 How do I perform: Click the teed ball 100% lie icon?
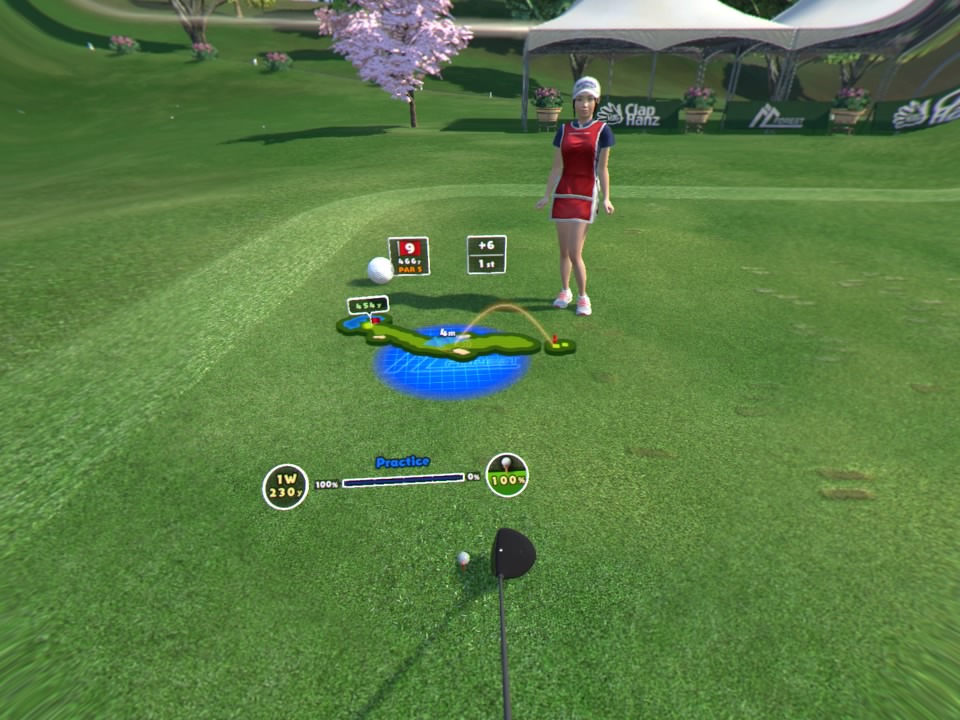(507, 475)
